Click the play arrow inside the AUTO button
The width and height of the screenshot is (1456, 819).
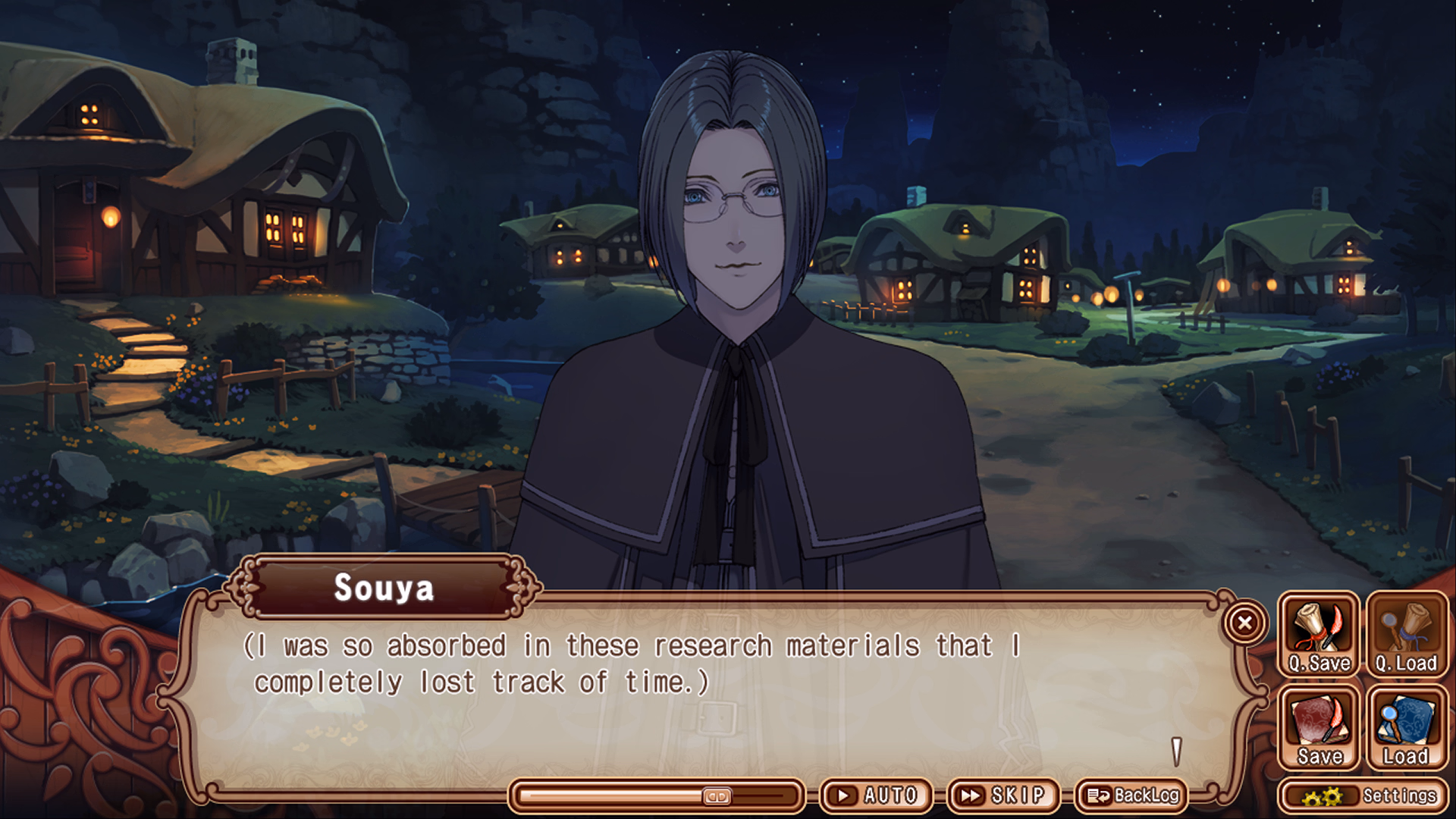tap(844, 795)
